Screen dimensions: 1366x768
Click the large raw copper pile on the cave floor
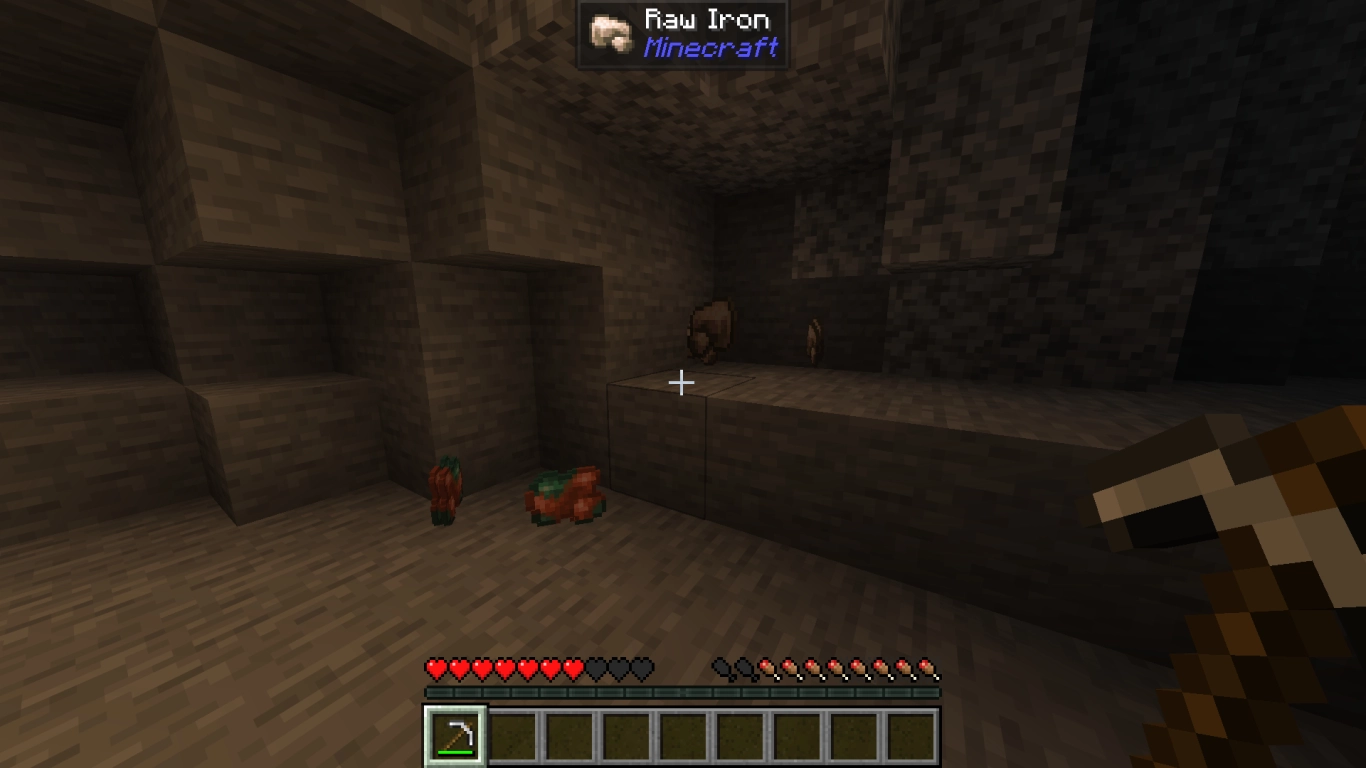pos(565,493)
